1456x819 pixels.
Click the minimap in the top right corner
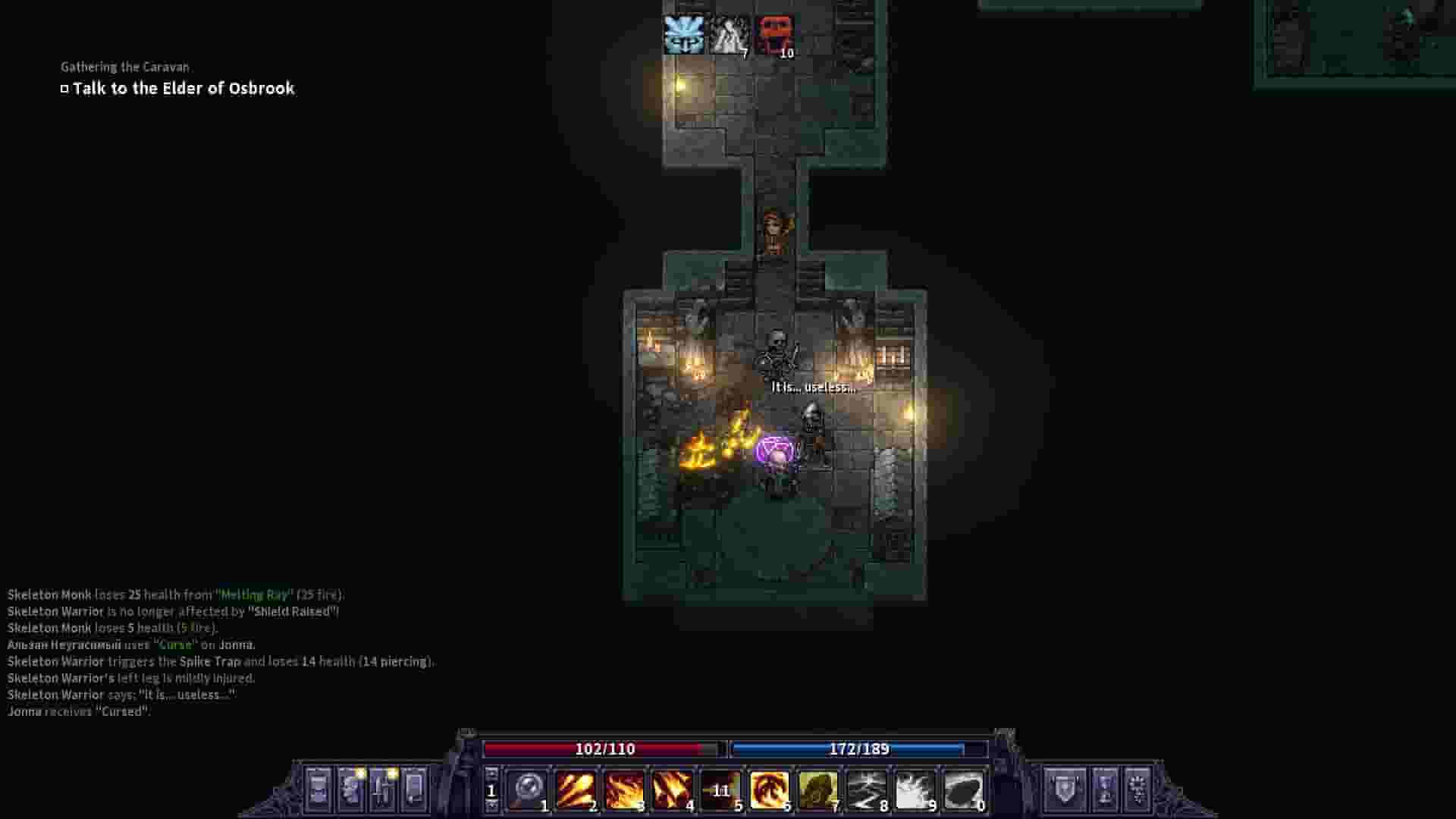[x=1357, y=38]
